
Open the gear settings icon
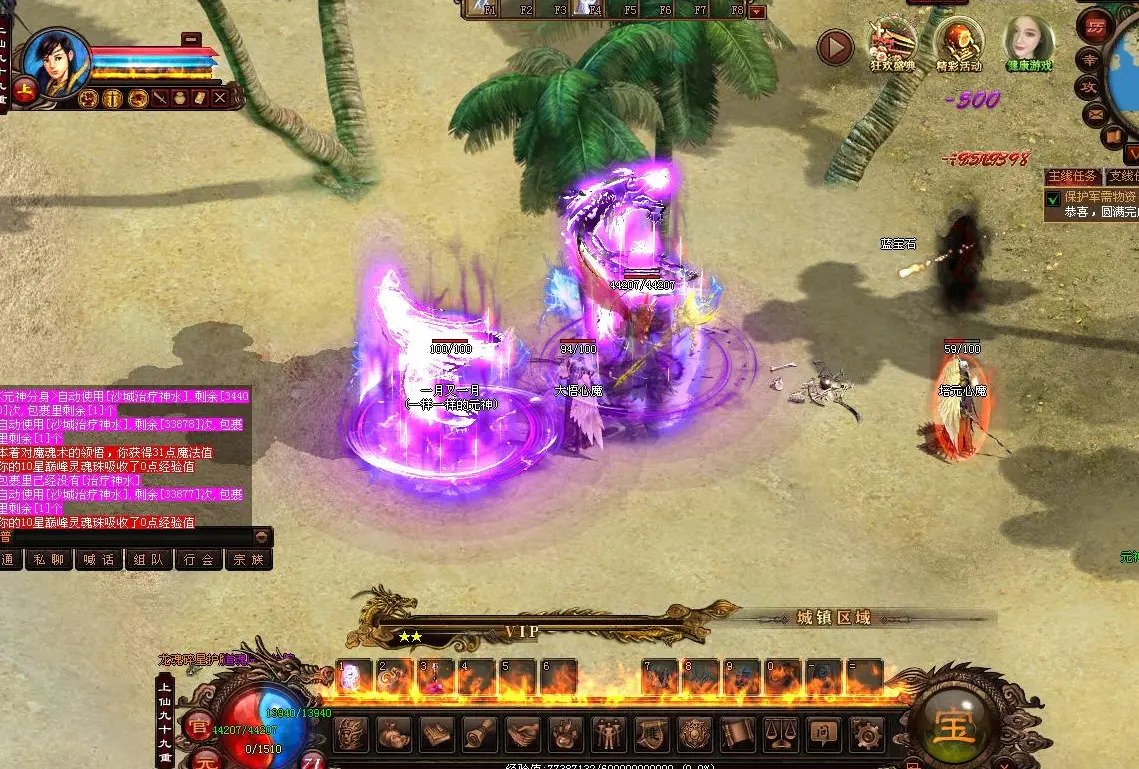coord(866,735)
